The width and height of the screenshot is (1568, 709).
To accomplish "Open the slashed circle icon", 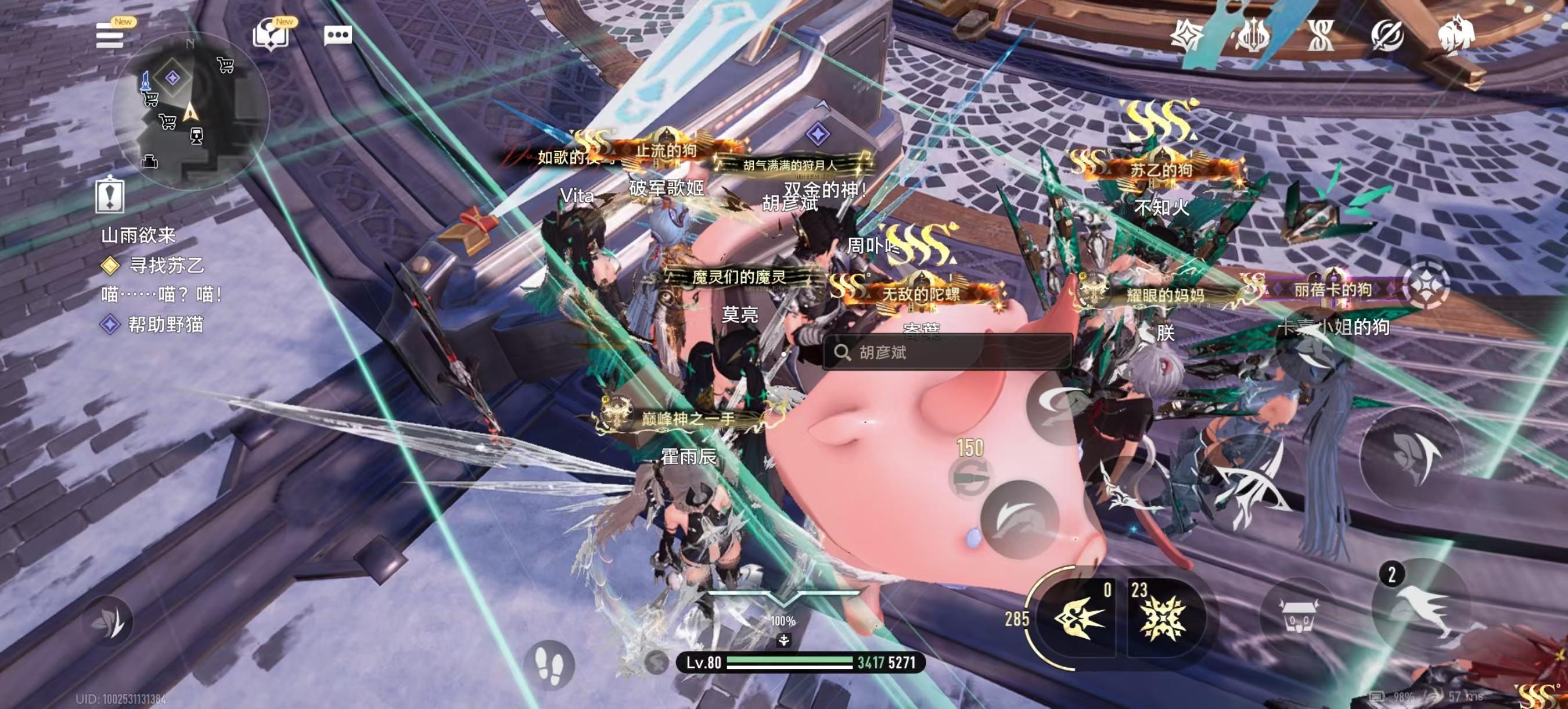I will 1387,35.
